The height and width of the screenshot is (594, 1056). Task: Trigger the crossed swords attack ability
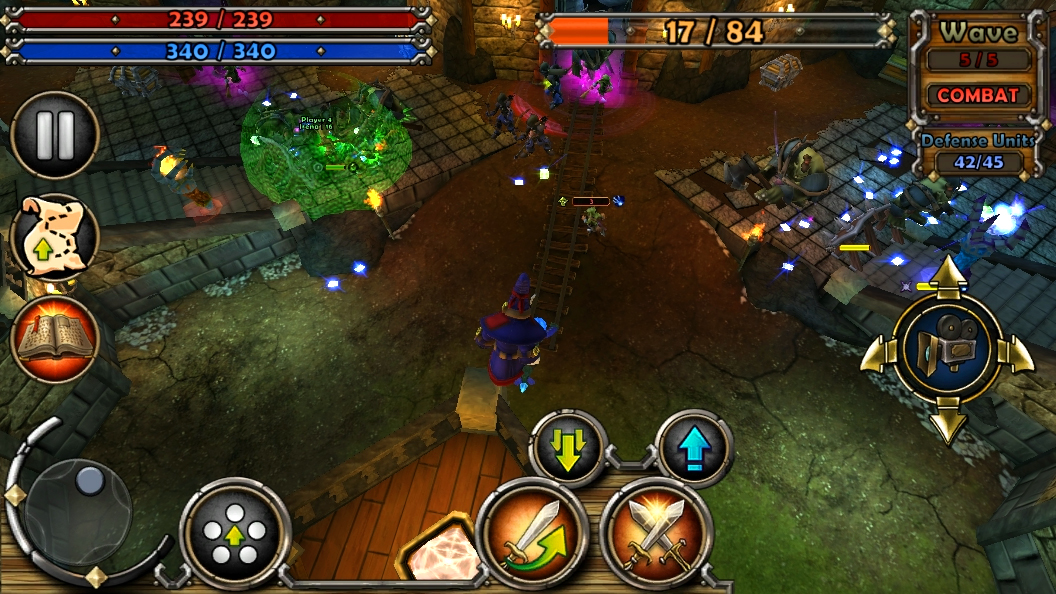pos(655,532)
